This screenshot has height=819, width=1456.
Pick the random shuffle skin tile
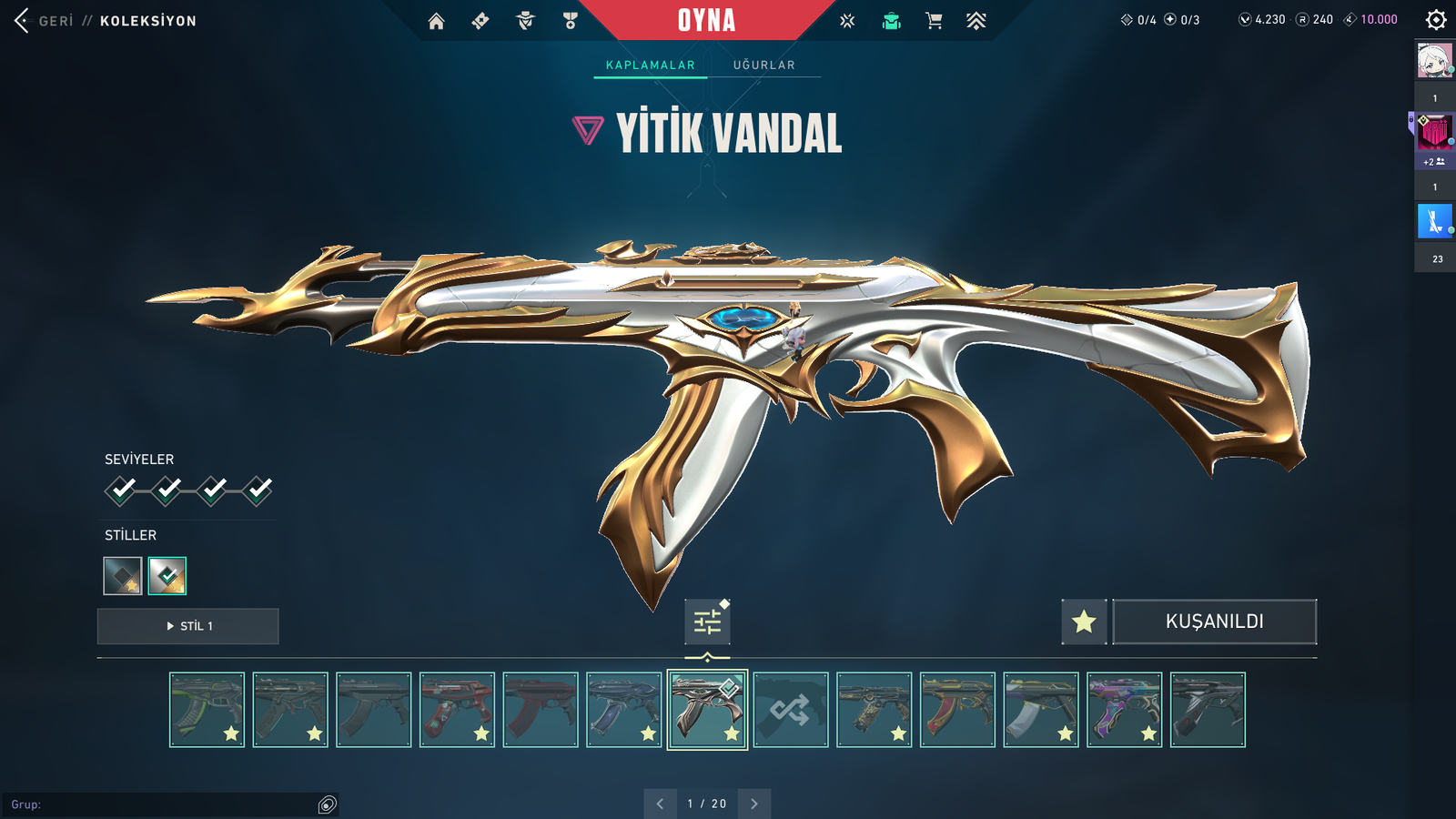point(791,710)
